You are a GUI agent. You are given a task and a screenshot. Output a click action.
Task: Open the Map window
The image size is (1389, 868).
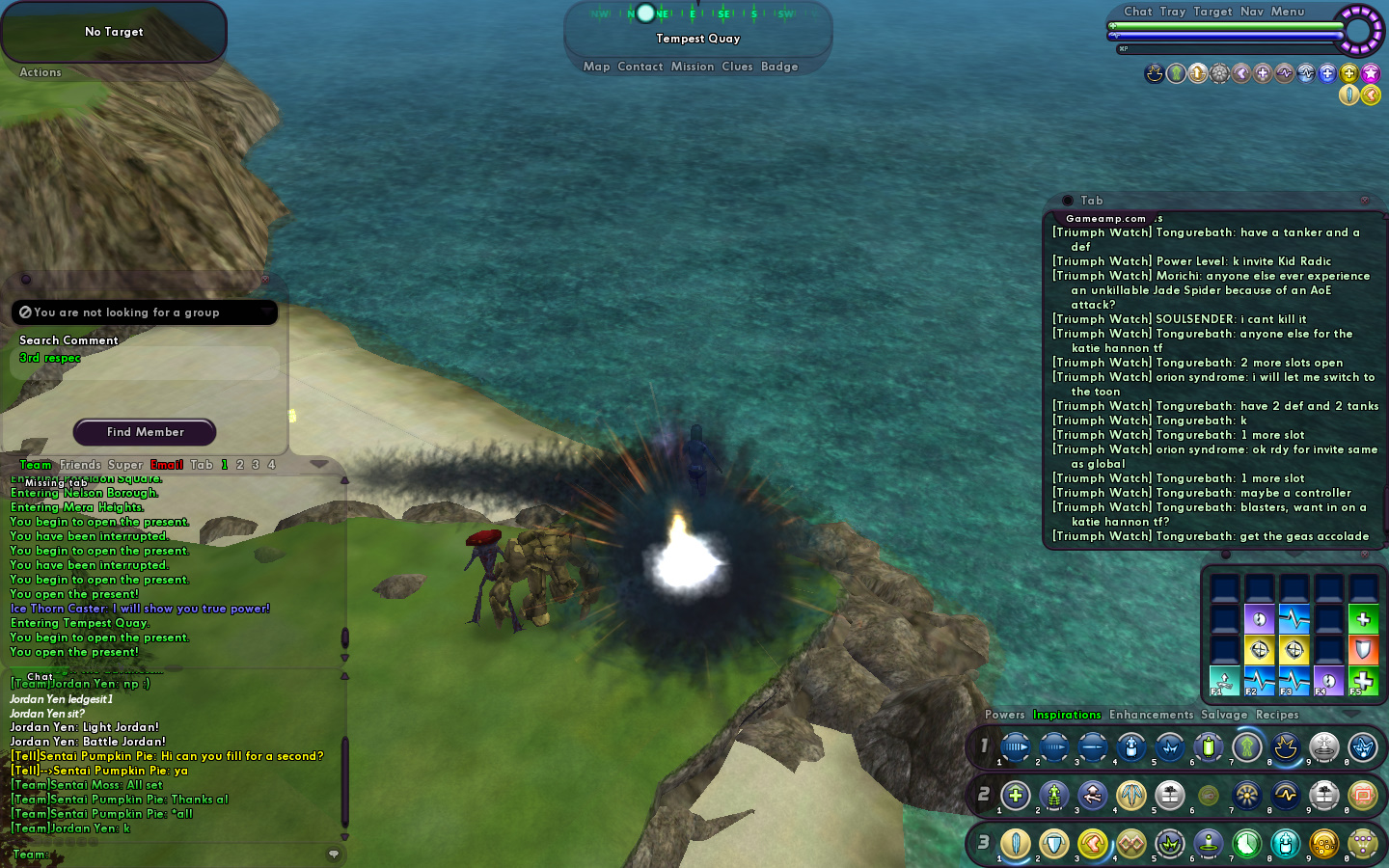[x=596, y=67]
